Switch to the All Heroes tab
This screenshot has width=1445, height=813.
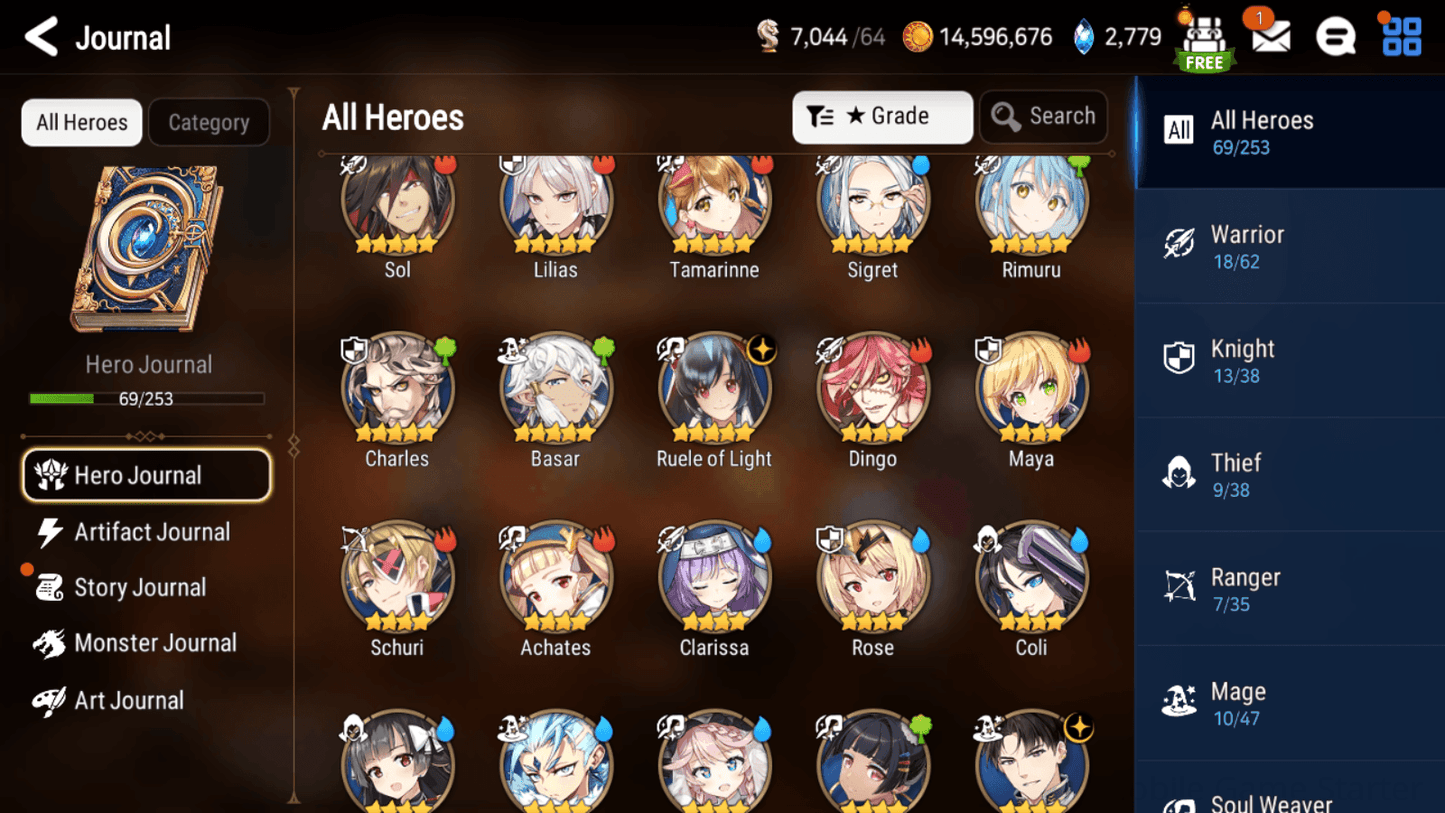click(x=81, y=122)
